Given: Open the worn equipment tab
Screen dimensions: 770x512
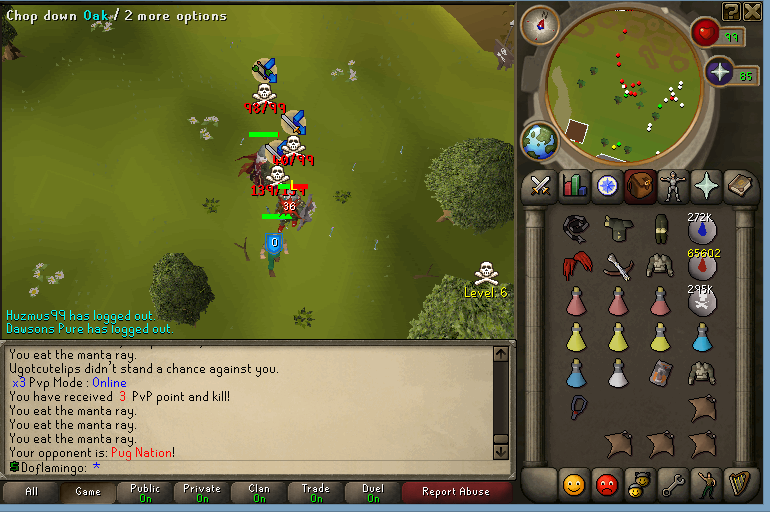Looking at the screenshot, I should 671,185.
